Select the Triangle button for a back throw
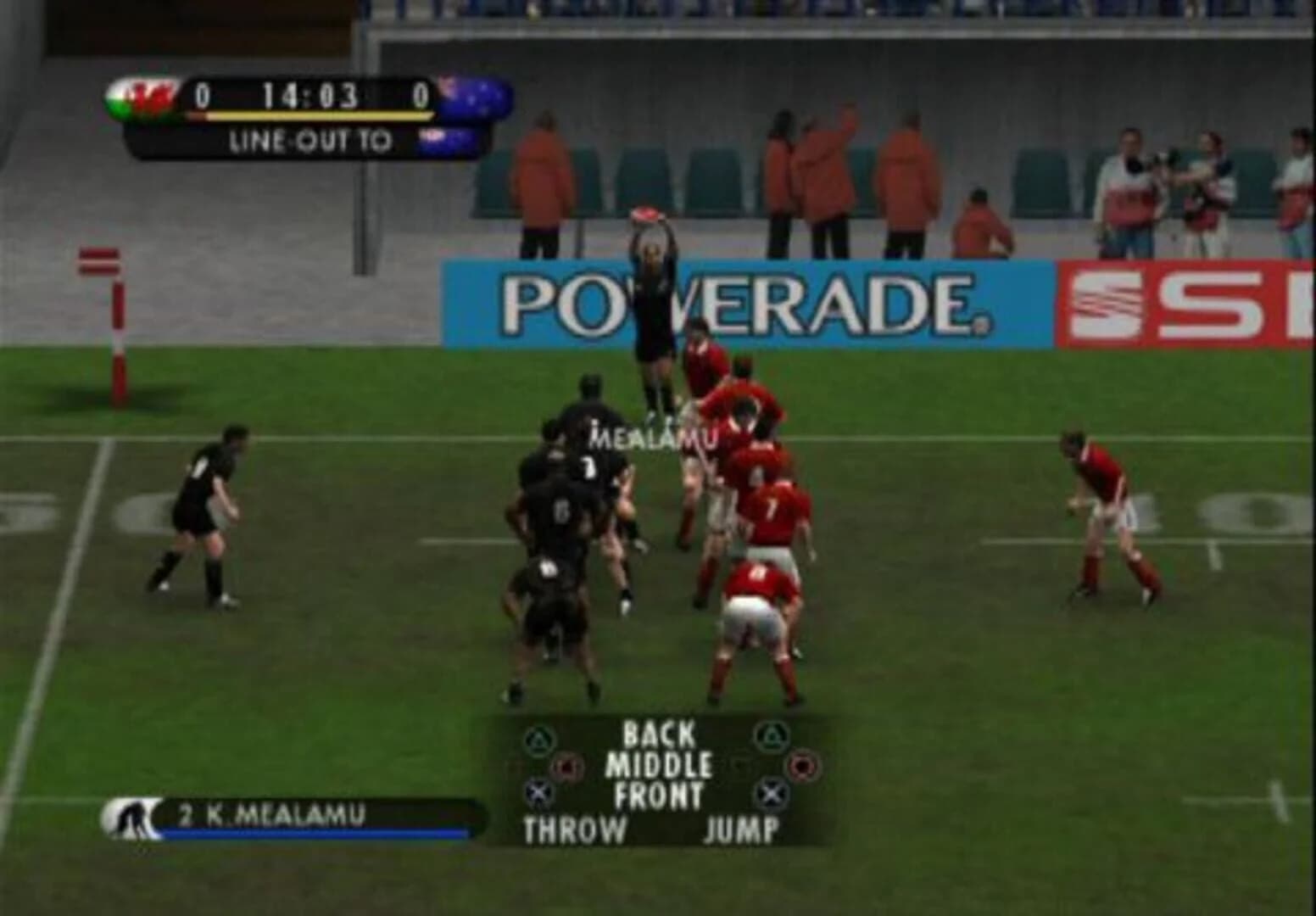This screenshot has width=1316, height=916. 540,738
